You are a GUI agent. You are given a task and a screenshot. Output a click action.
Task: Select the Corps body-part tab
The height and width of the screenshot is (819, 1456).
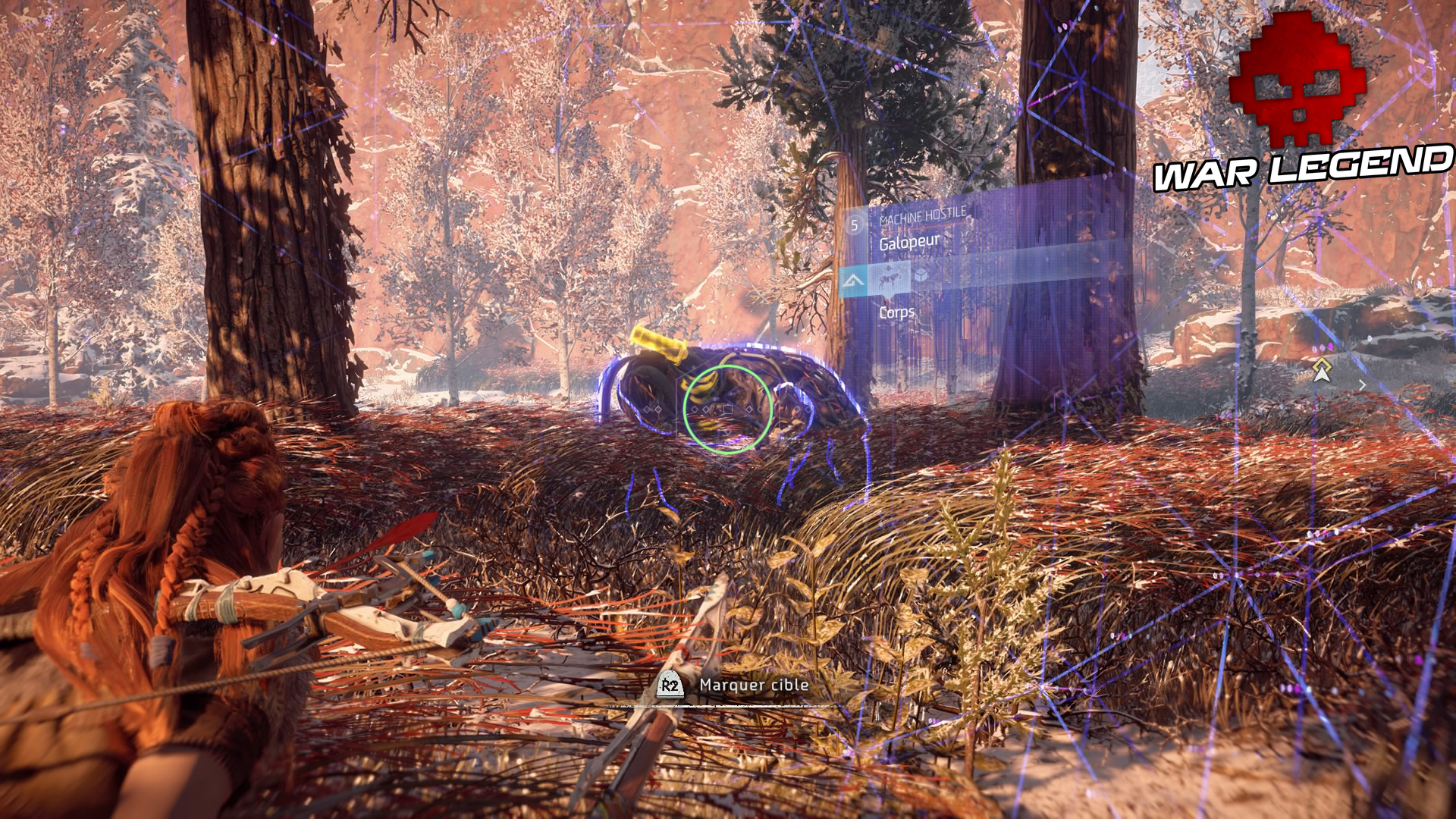(896, 312)
